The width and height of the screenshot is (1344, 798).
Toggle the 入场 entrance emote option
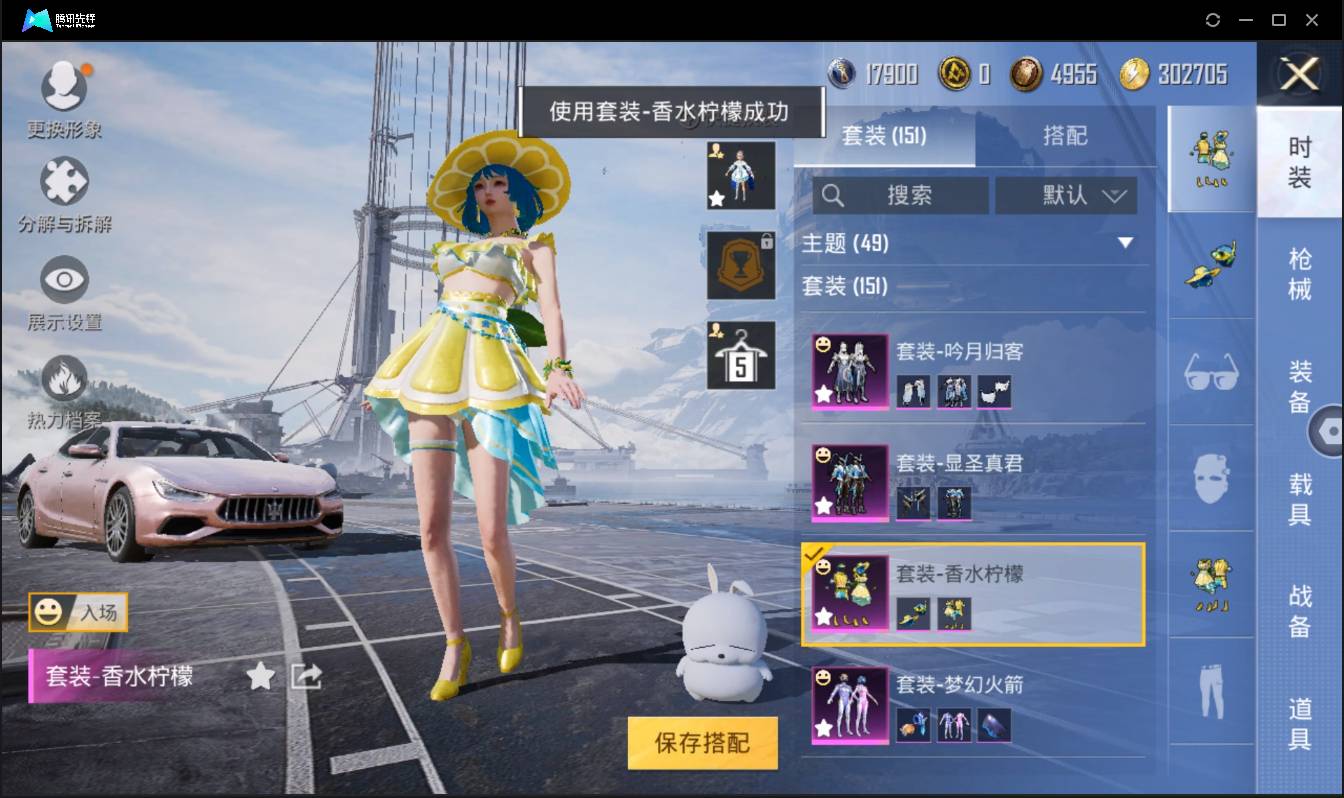(x=80, y=614)
